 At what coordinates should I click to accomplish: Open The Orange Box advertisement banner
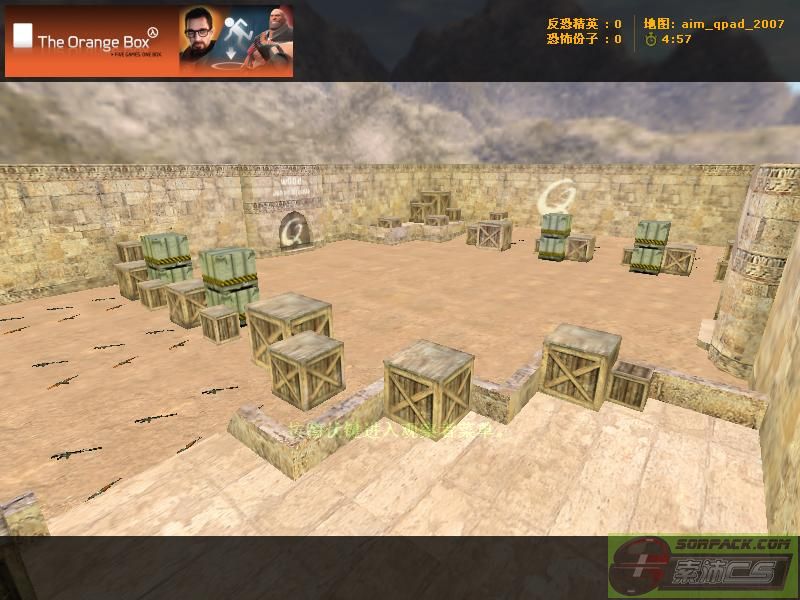tap(149, 41)
